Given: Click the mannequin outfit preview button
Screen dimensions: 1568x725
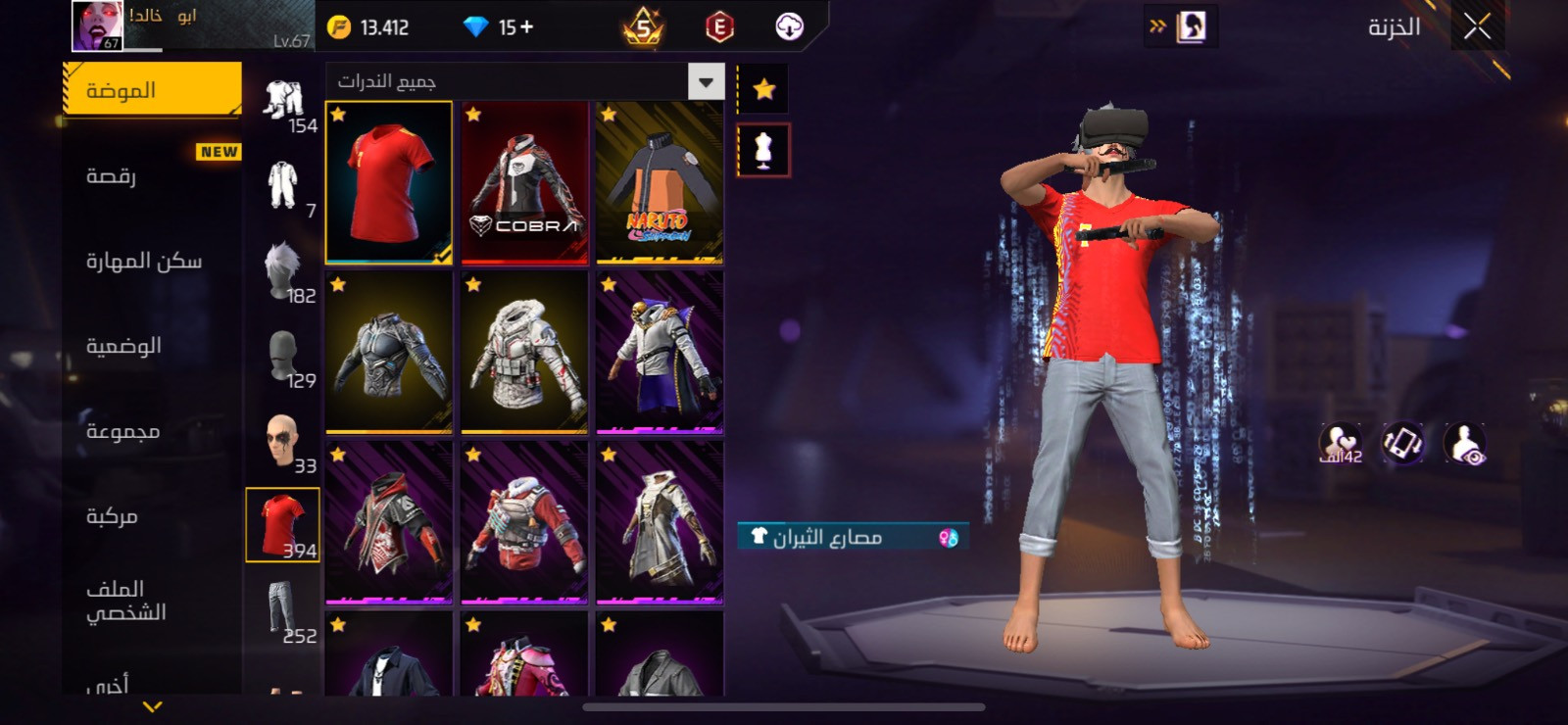Looking at the screenshot, I should tap(763, 150).
